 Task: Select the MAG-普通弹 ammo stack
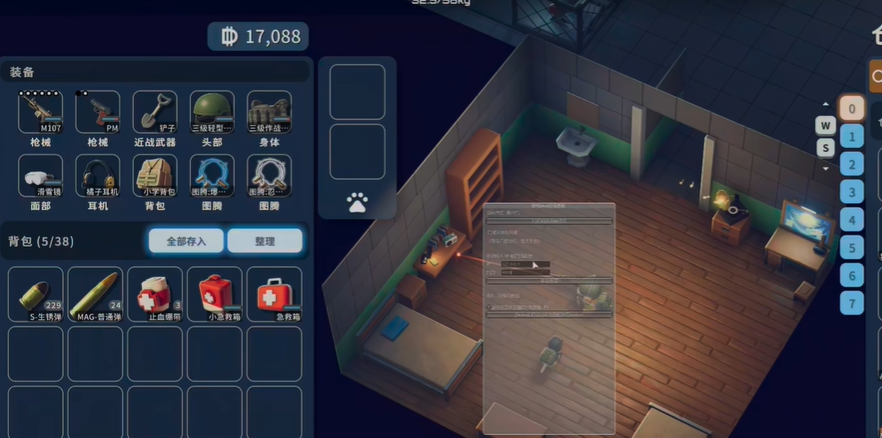click(95, 294)
